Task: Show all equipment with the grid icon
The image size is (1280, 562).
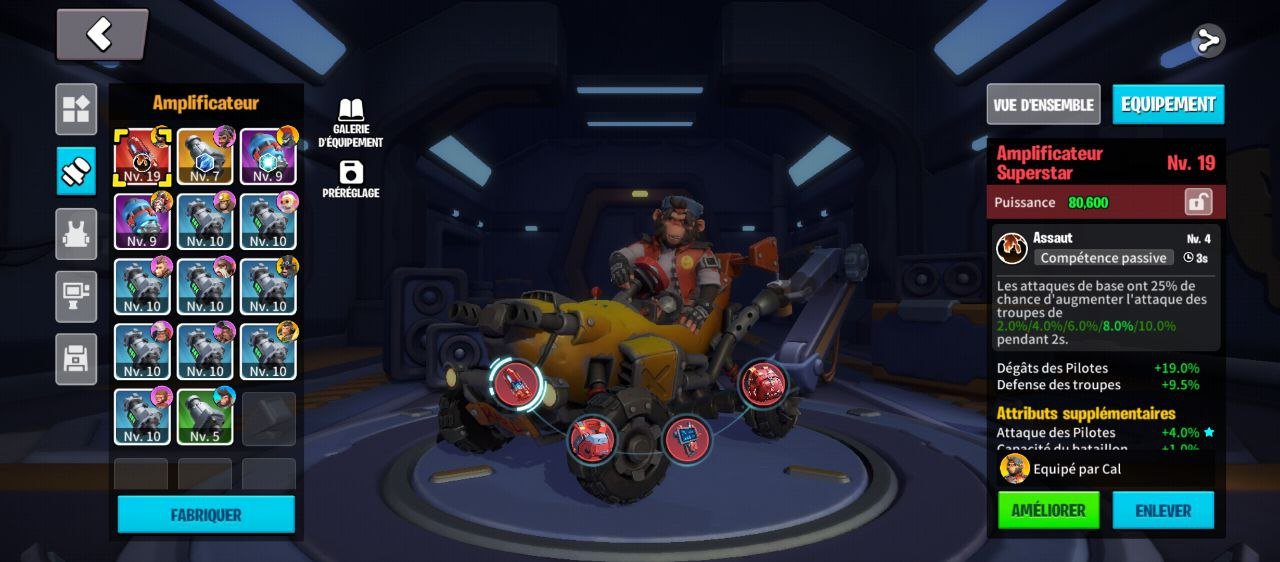Action: pos(76,109)
